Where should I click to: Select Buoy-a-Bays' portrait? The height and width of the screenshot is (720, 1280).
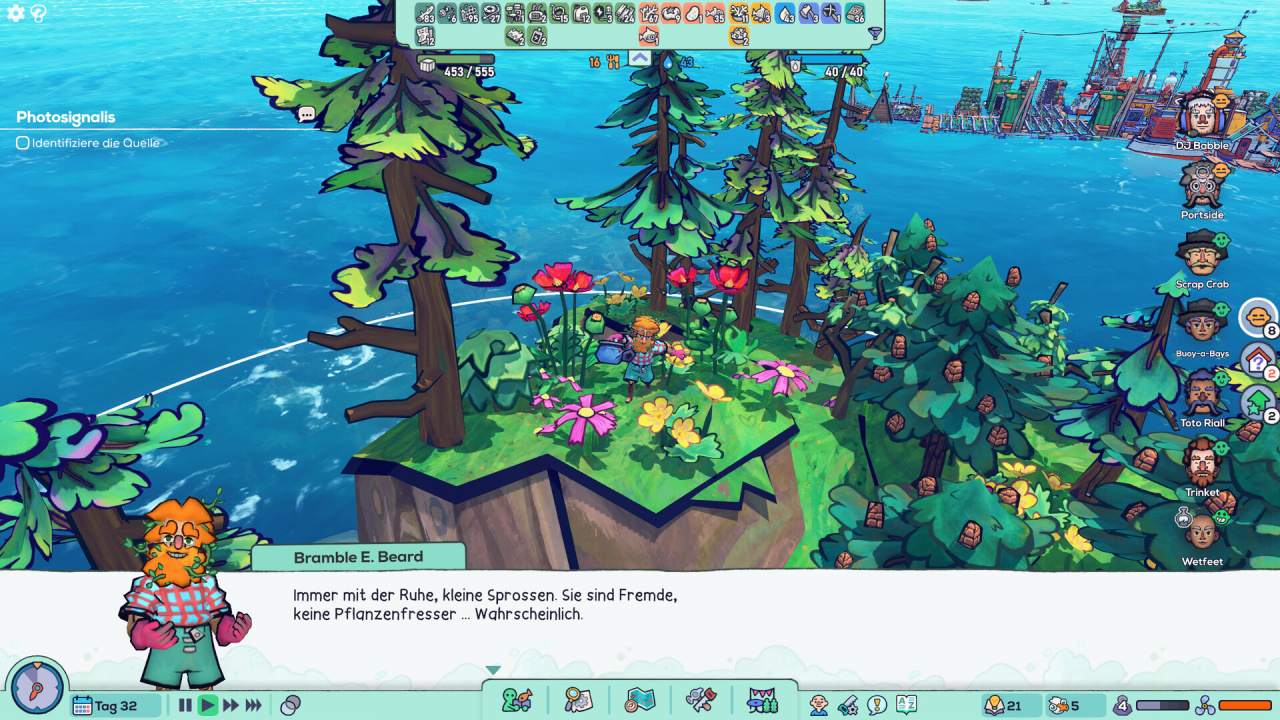point(1200,323)
